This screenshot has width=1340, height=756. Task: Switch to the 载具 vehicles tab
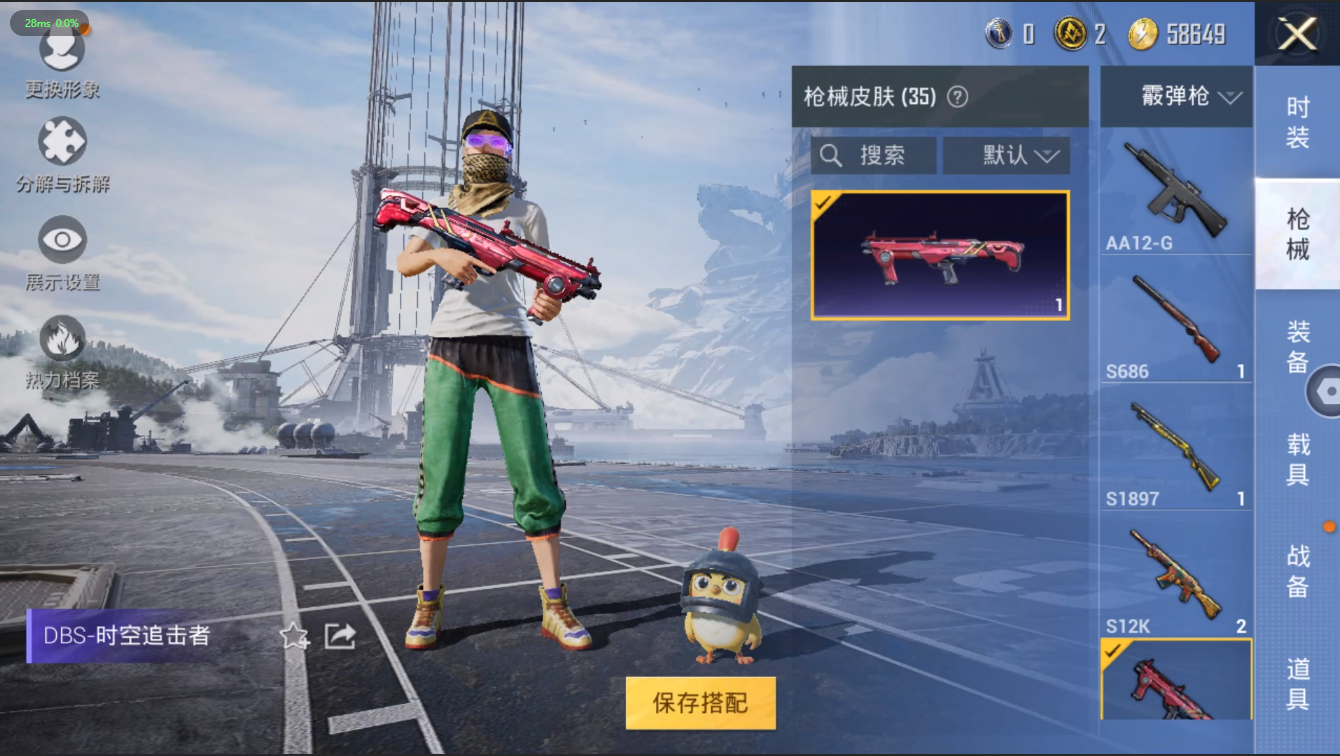coord(1297,458)
